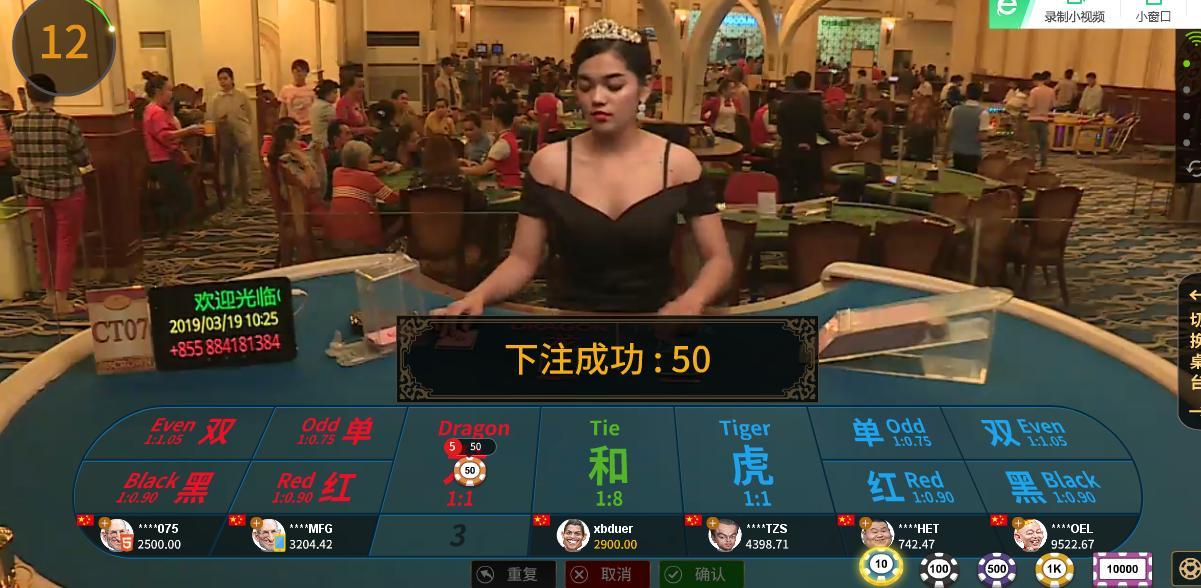Select the 10 value chip

[881, 567]
